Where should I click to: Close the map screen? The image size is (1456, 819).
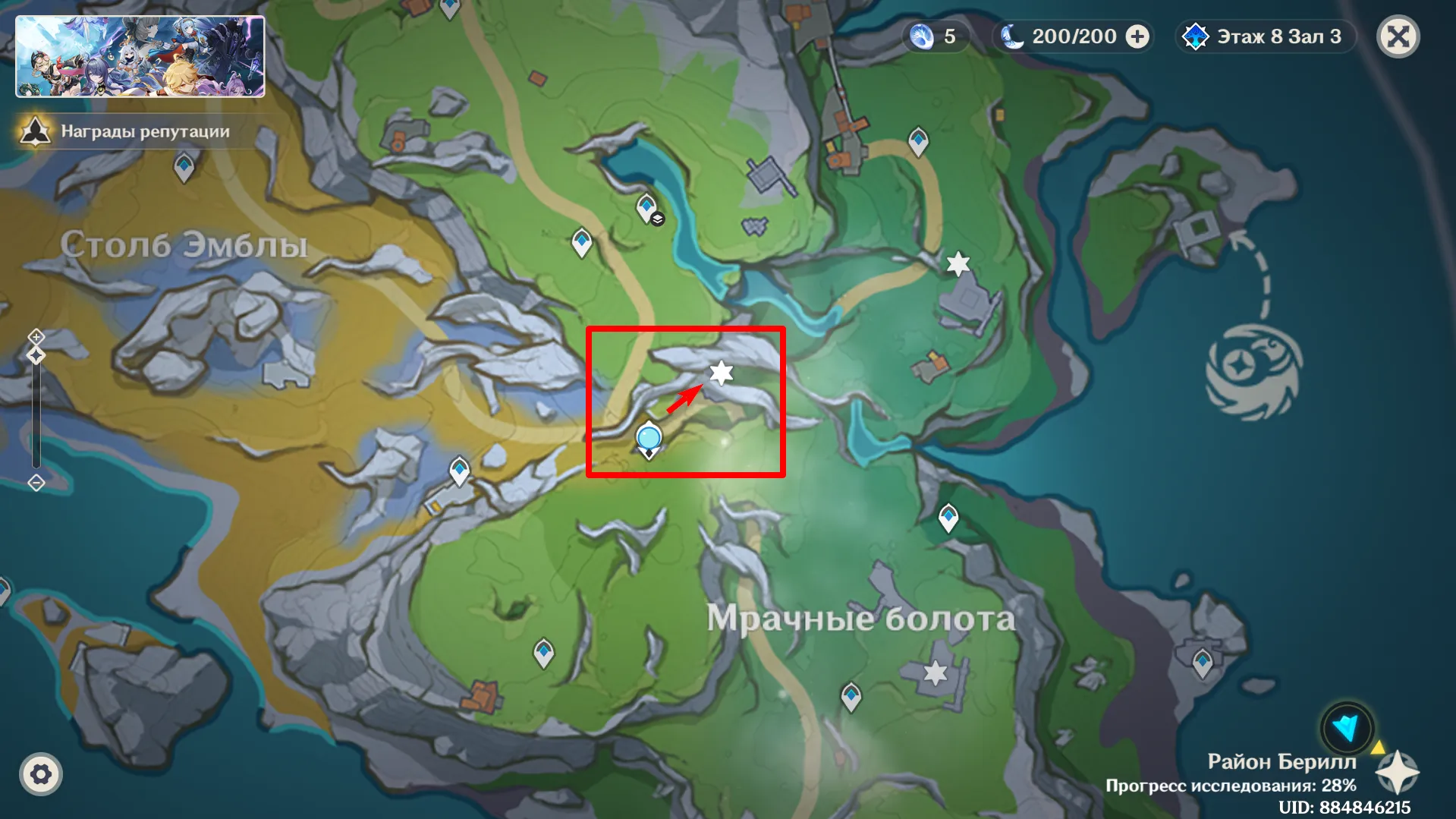tap(1398, 36)
